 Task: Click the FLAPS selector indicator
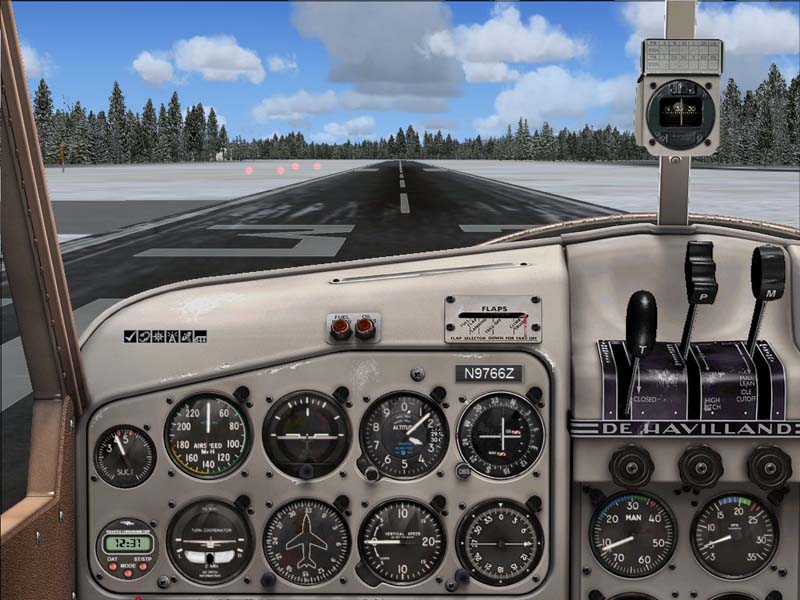492,321
